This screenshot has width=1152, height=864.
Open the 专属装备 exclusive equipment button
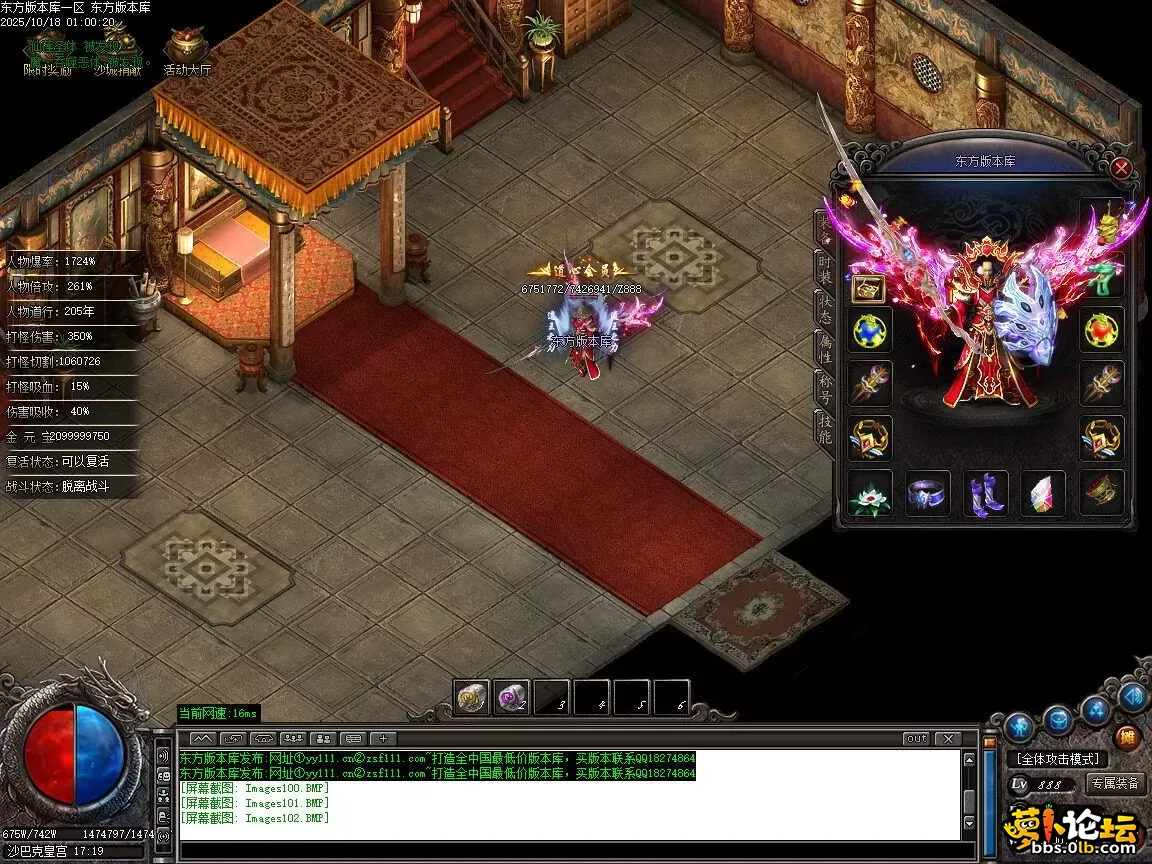[1115, 783]
